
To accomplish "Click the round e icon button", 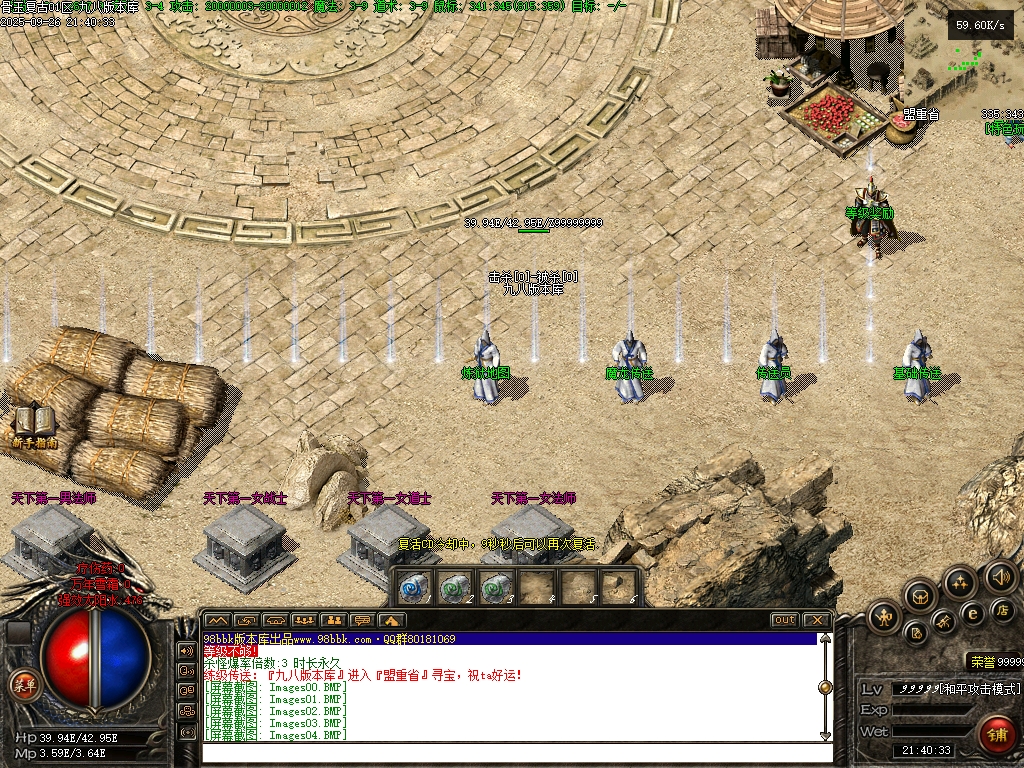I will 971,613.
